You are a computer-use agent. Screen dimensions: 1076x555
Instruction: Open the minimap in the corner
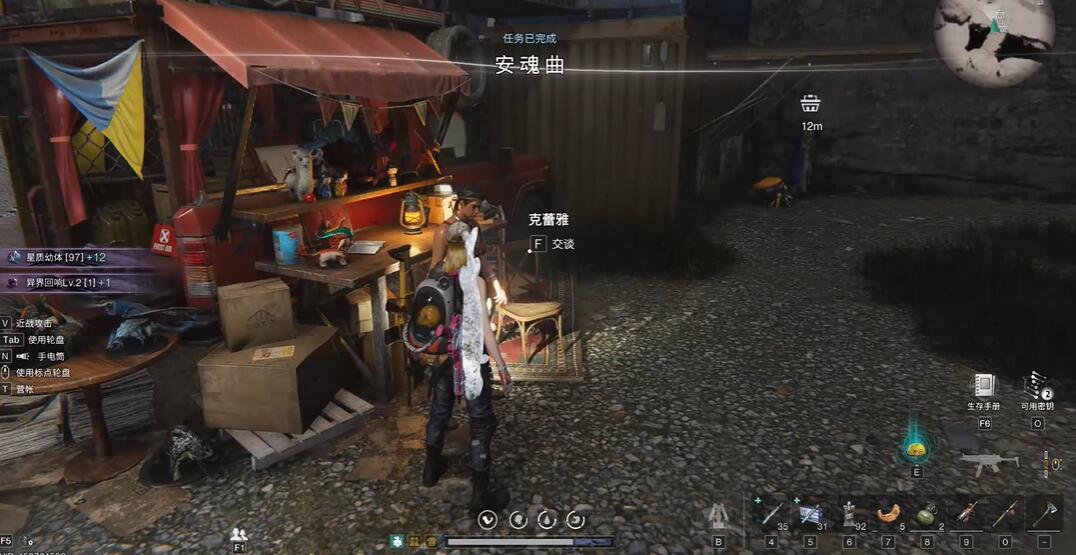tap(993, 40)
